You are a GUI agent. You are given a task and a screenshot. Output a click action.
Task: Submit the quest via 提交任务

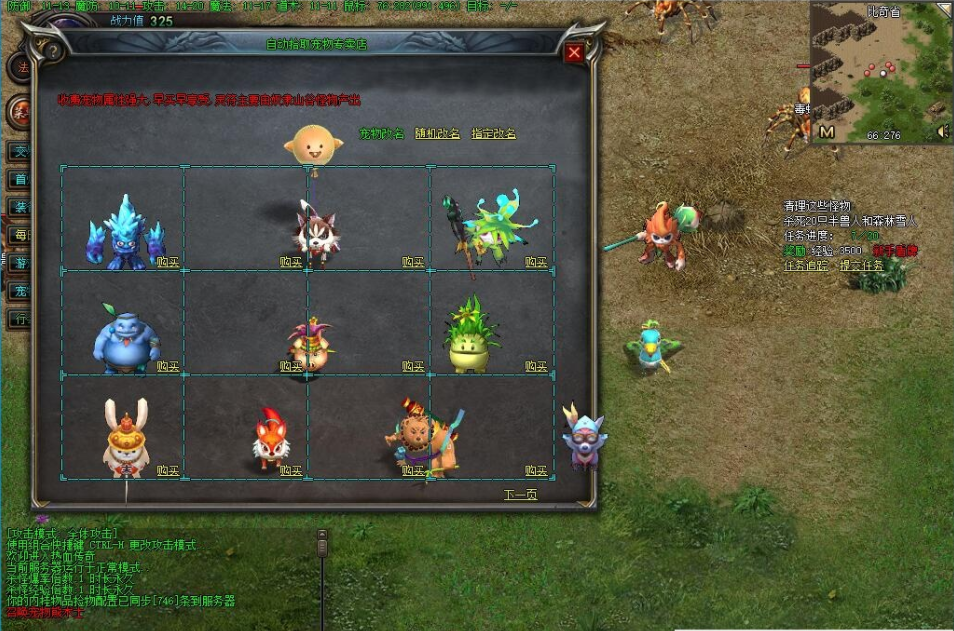(x=862, y=266)
